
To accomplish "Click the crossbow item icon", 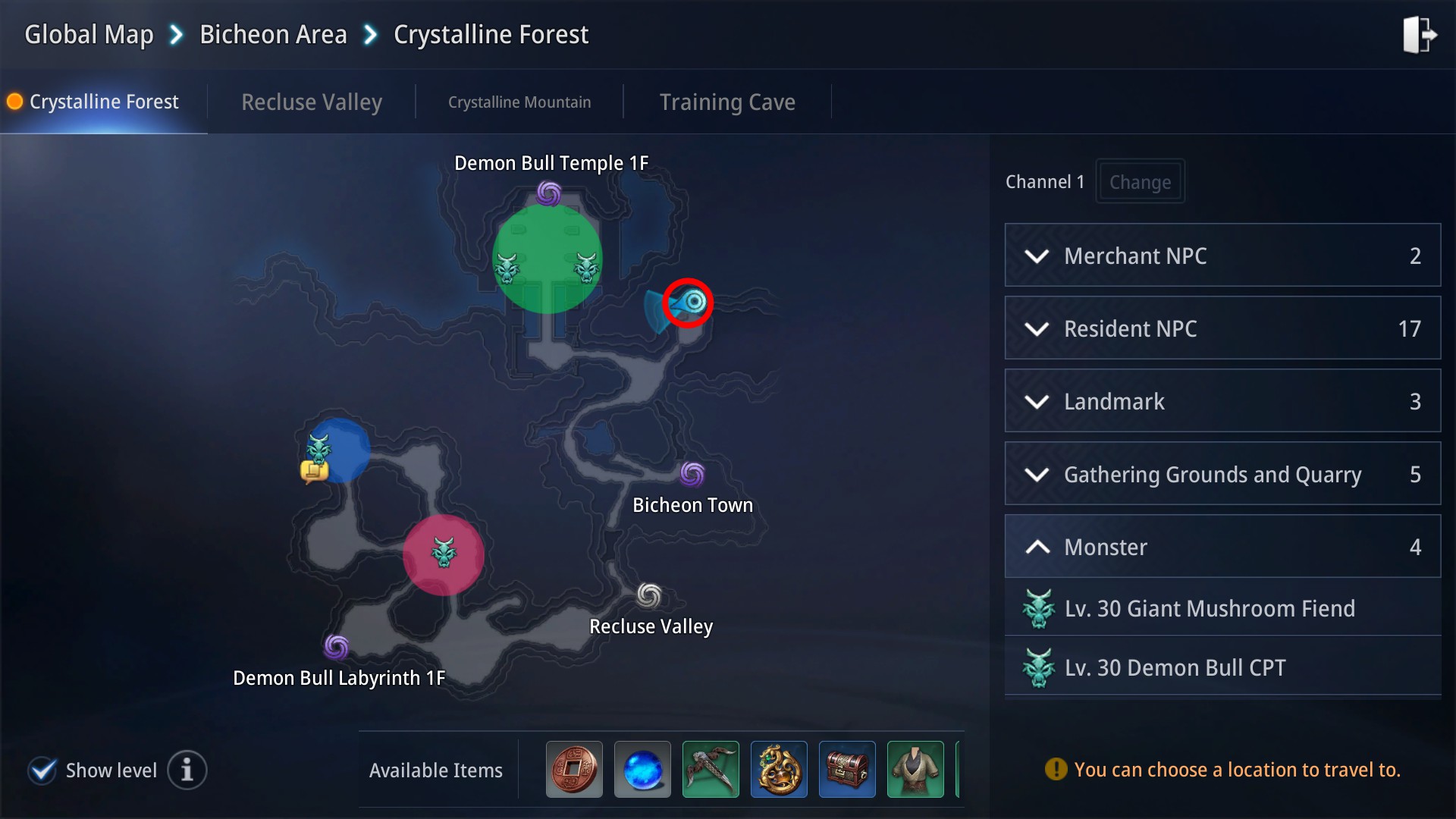I will click(711, 769).
